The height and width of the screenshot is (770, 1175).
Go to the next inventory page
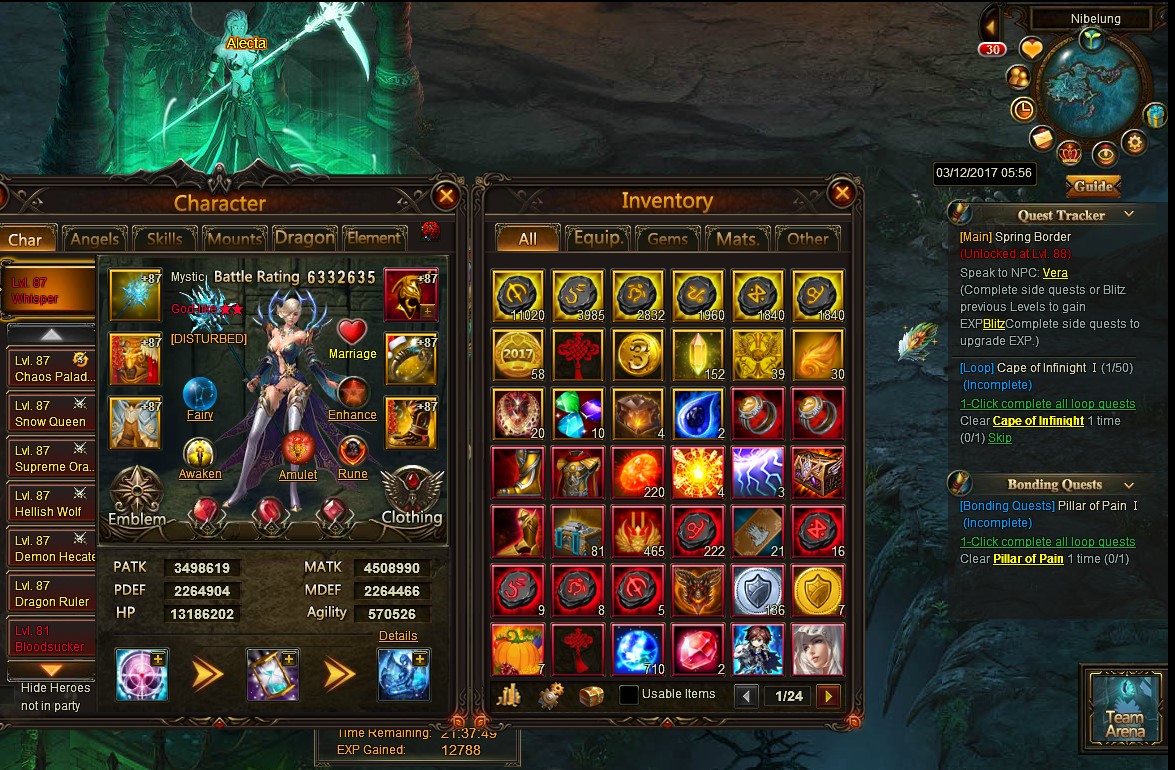tap(827, 696)
